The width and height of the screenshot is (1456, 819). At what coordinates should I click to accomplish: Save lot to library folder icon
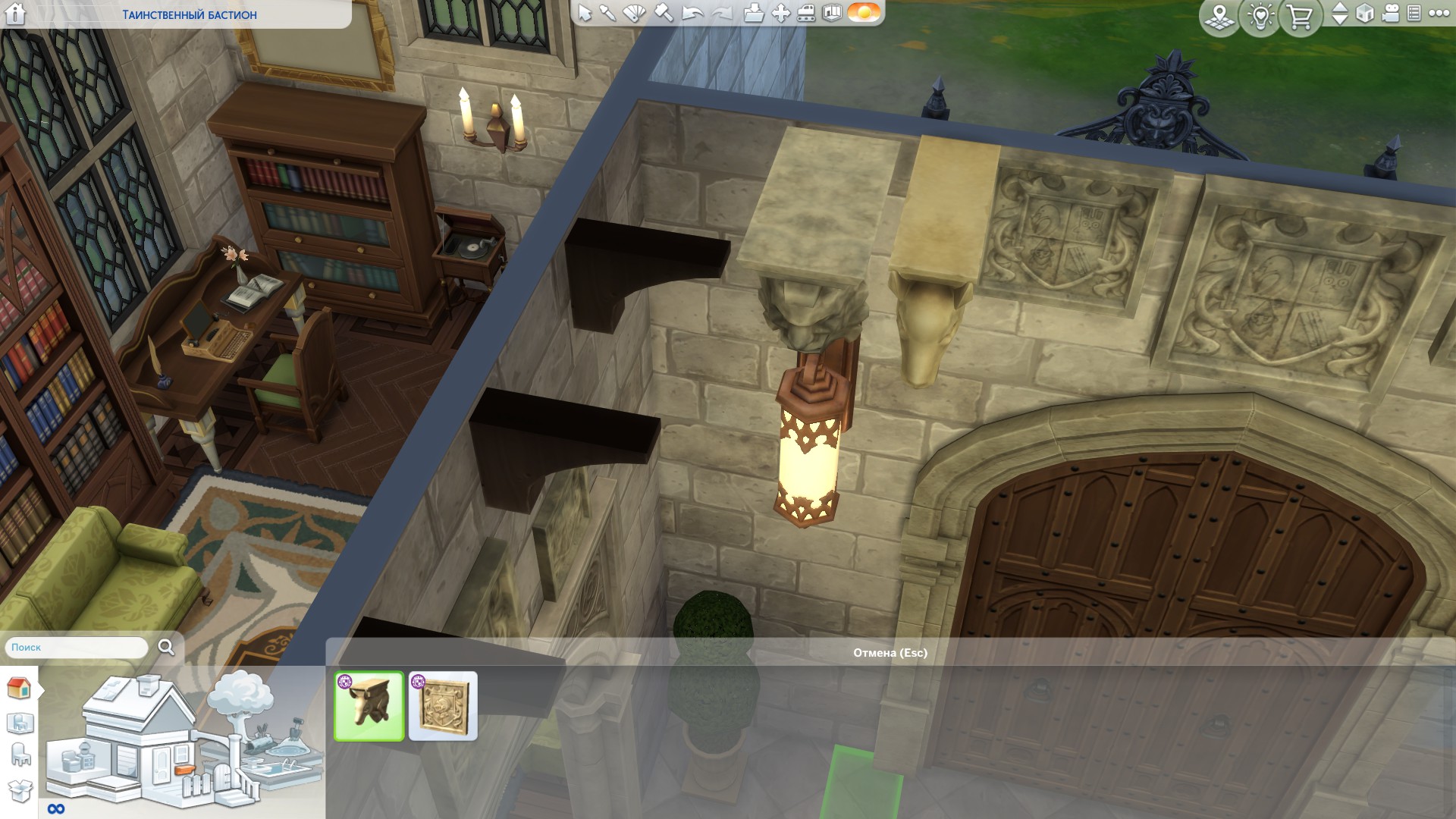(753, 13)
